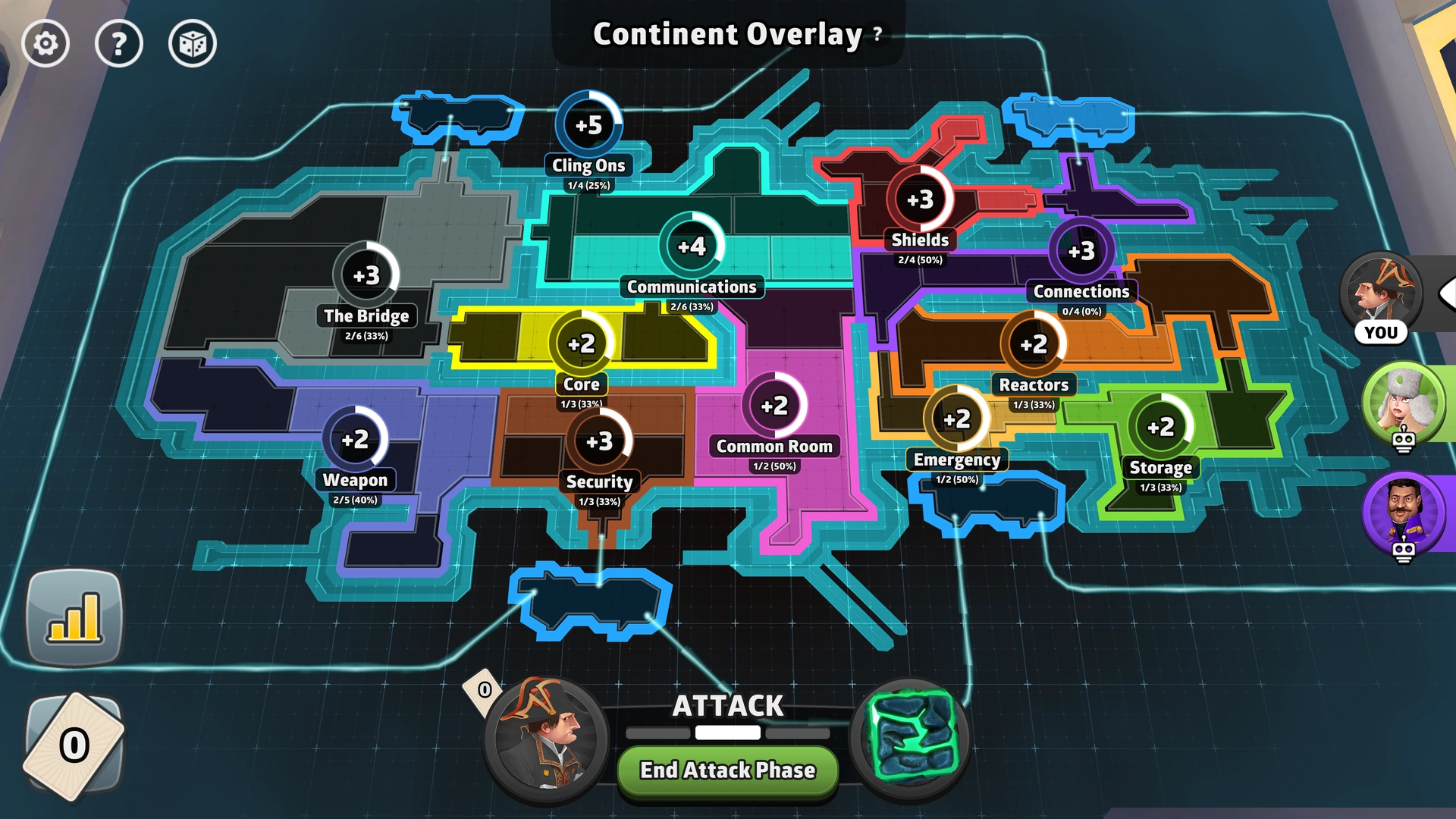The image size is (1456, 819).
Task: Open the settings gear menu
Action: [x=45, y=44]
